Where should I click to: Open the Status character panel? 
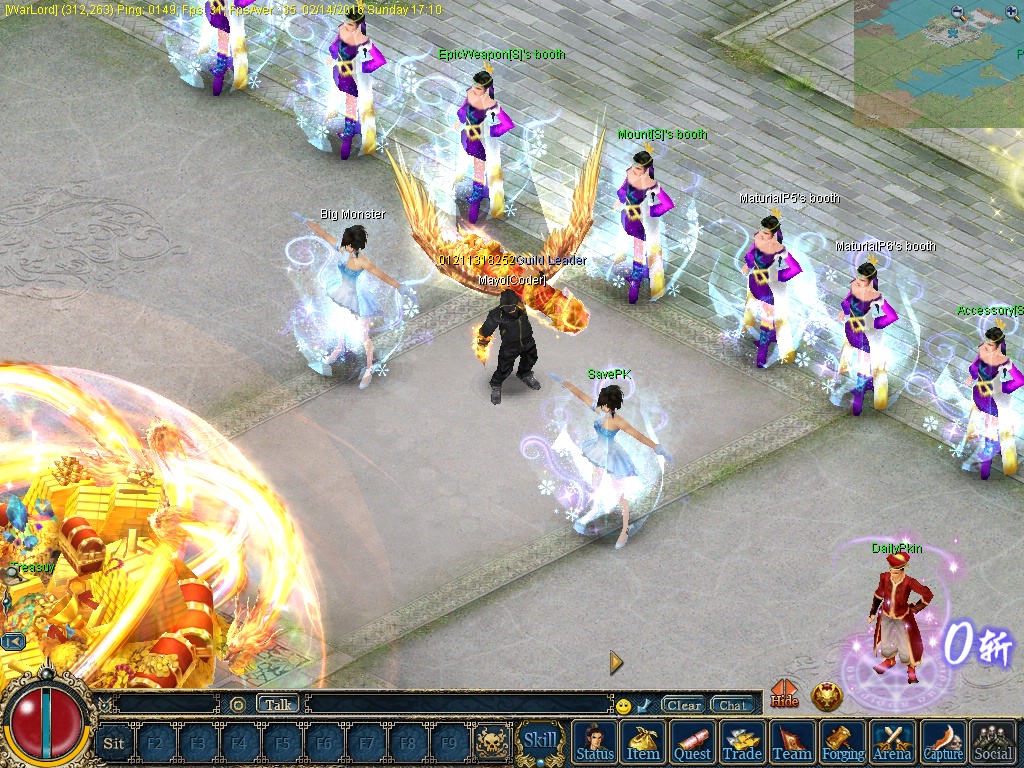pyautogui.click(x=595, y=742)
